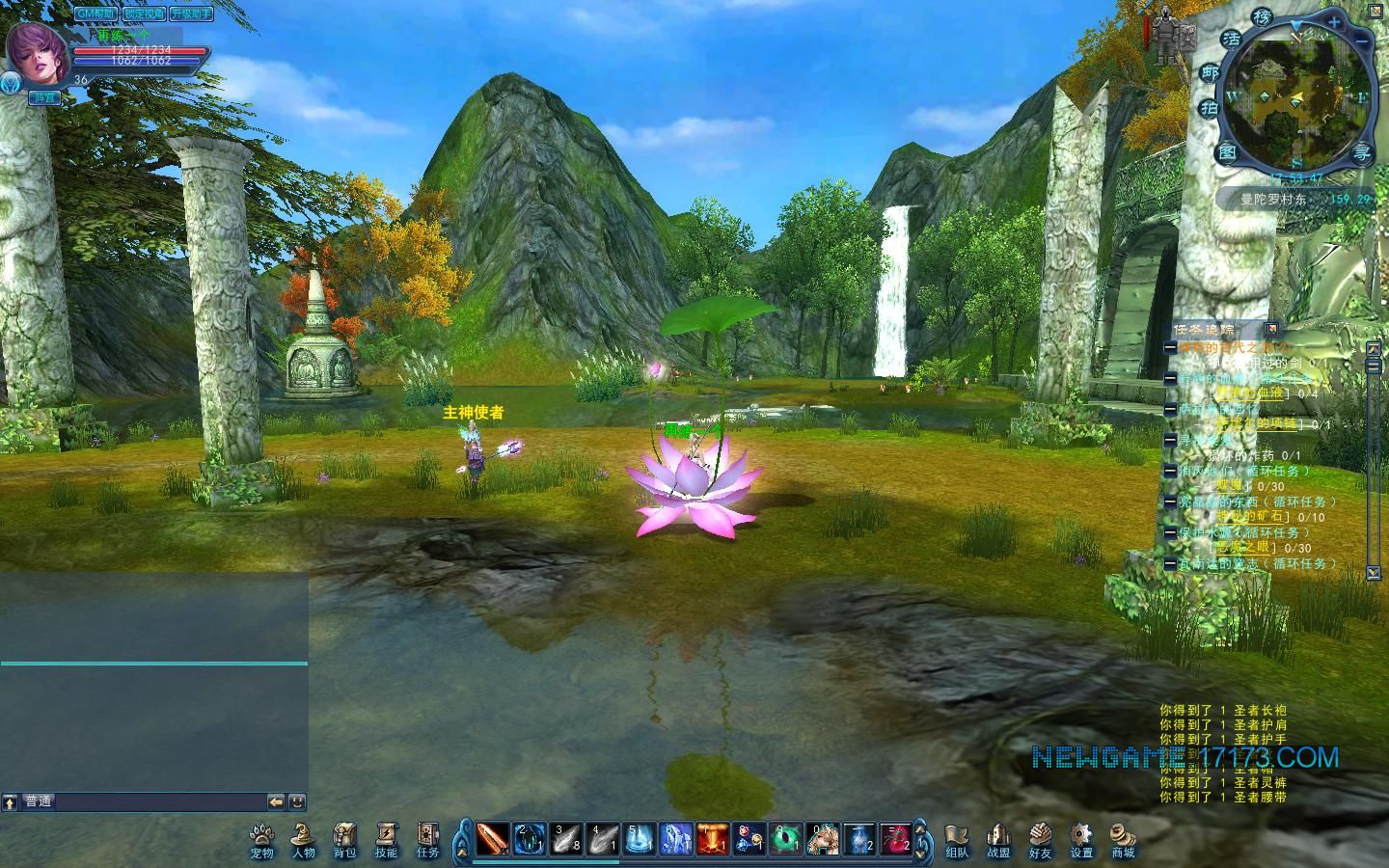Open the 战盟 (Guild) panel

(x=997, y=838)
